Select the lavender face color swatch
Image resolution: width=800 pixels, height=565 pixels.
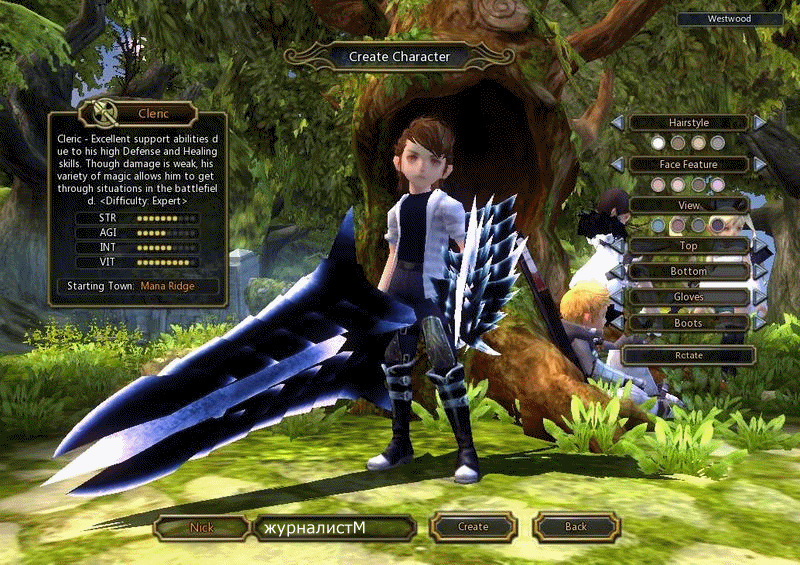717,185
